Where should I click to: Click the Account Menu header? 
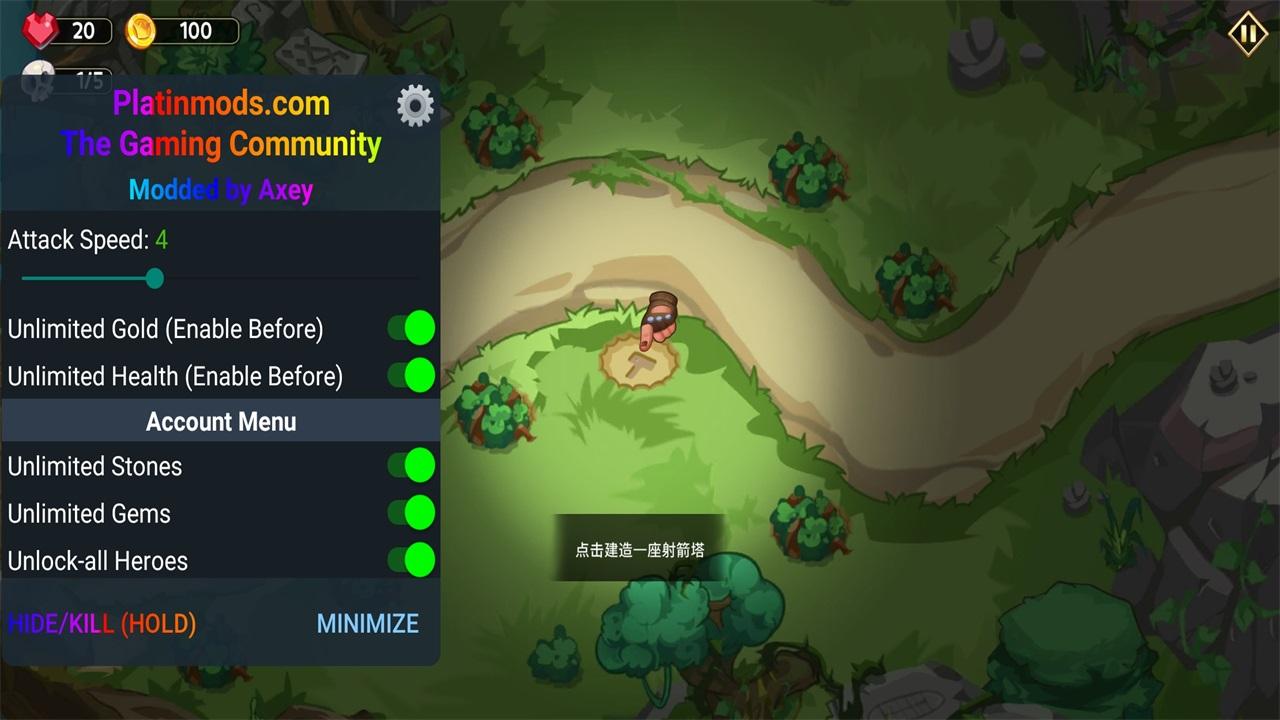[x=220, y=421]
